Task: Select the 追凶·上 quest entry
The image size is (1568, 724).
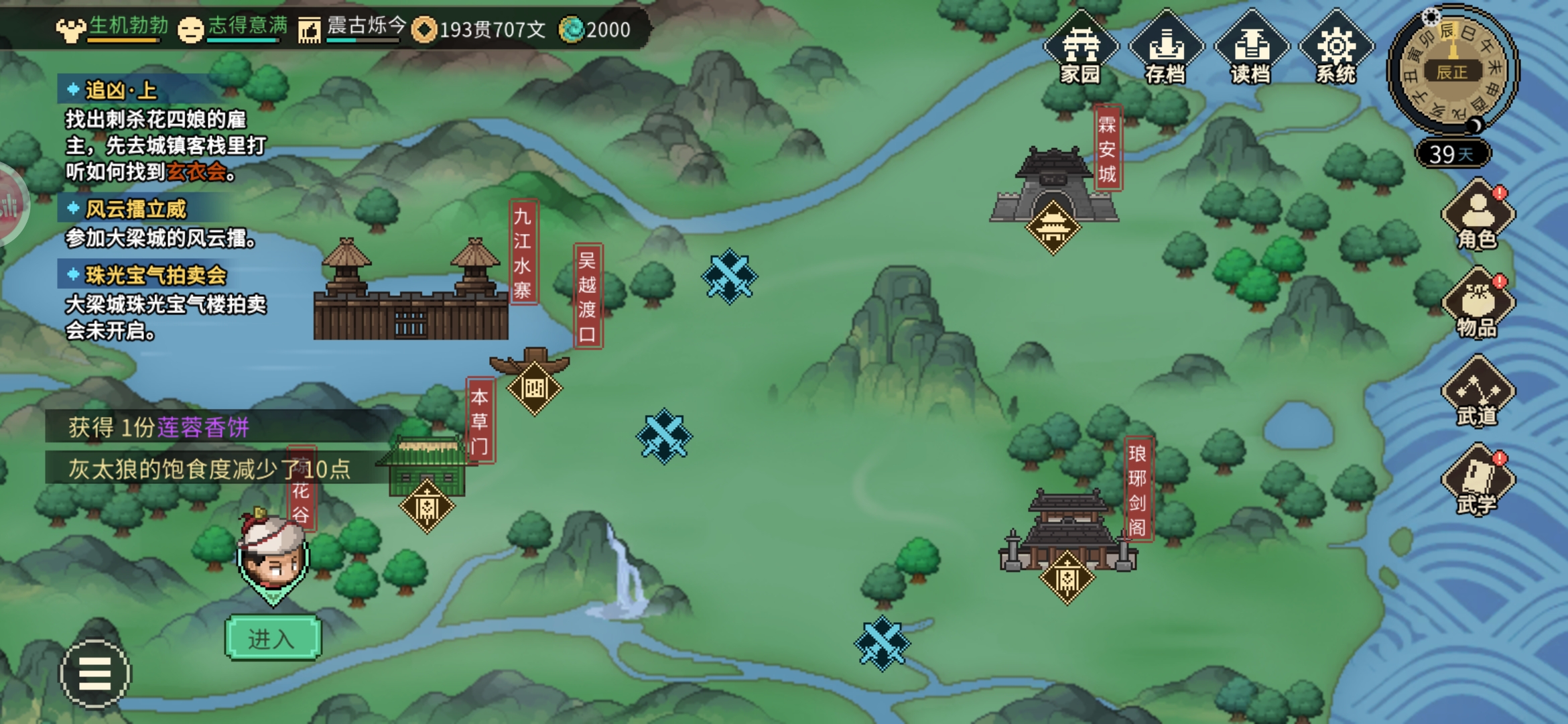Action: coord(121,90)
